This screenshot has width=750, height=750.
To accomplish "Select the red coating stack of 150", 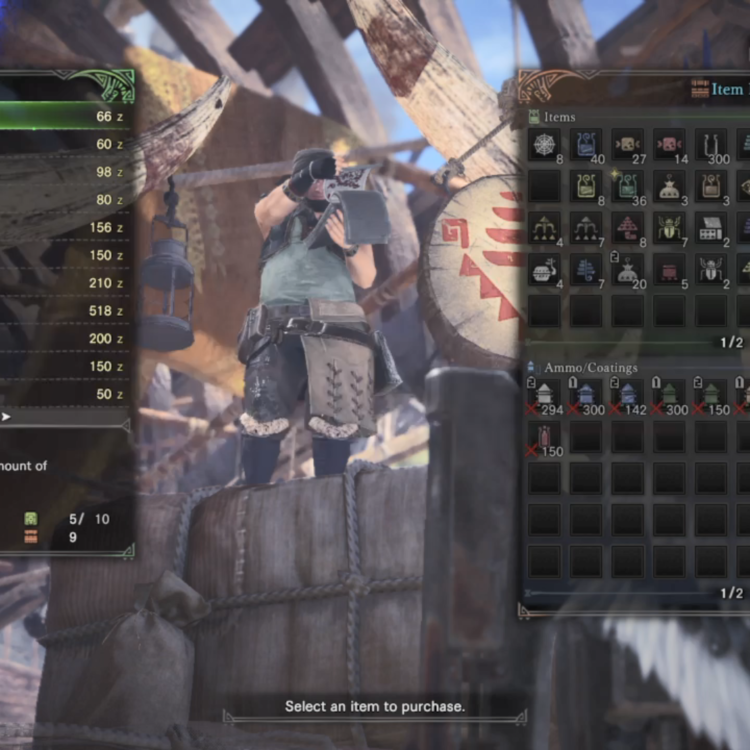I will pyautogui.click(x=544, y=437).
